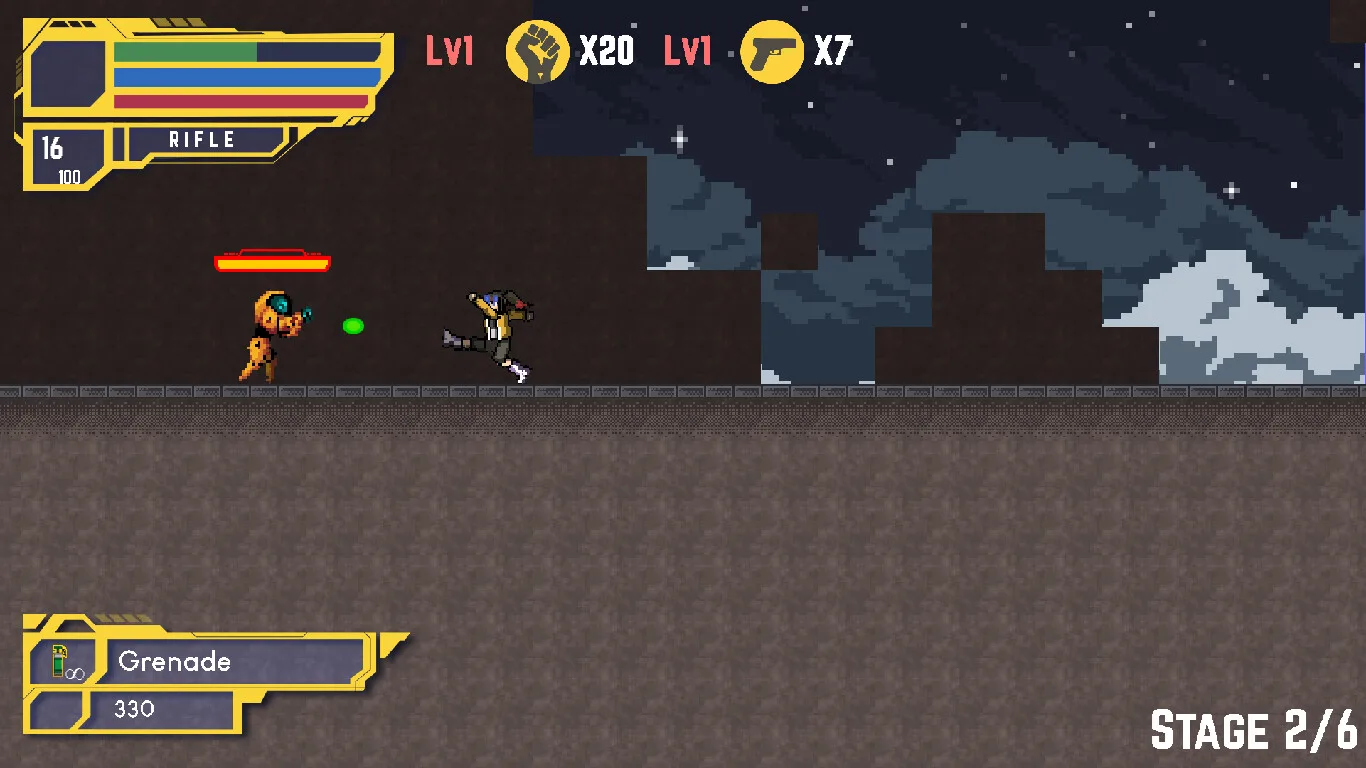Select the RIFLE weapon label
The width and height of the screenshot is (1366, 768).
pyautogui.click(x=202, y=140)
